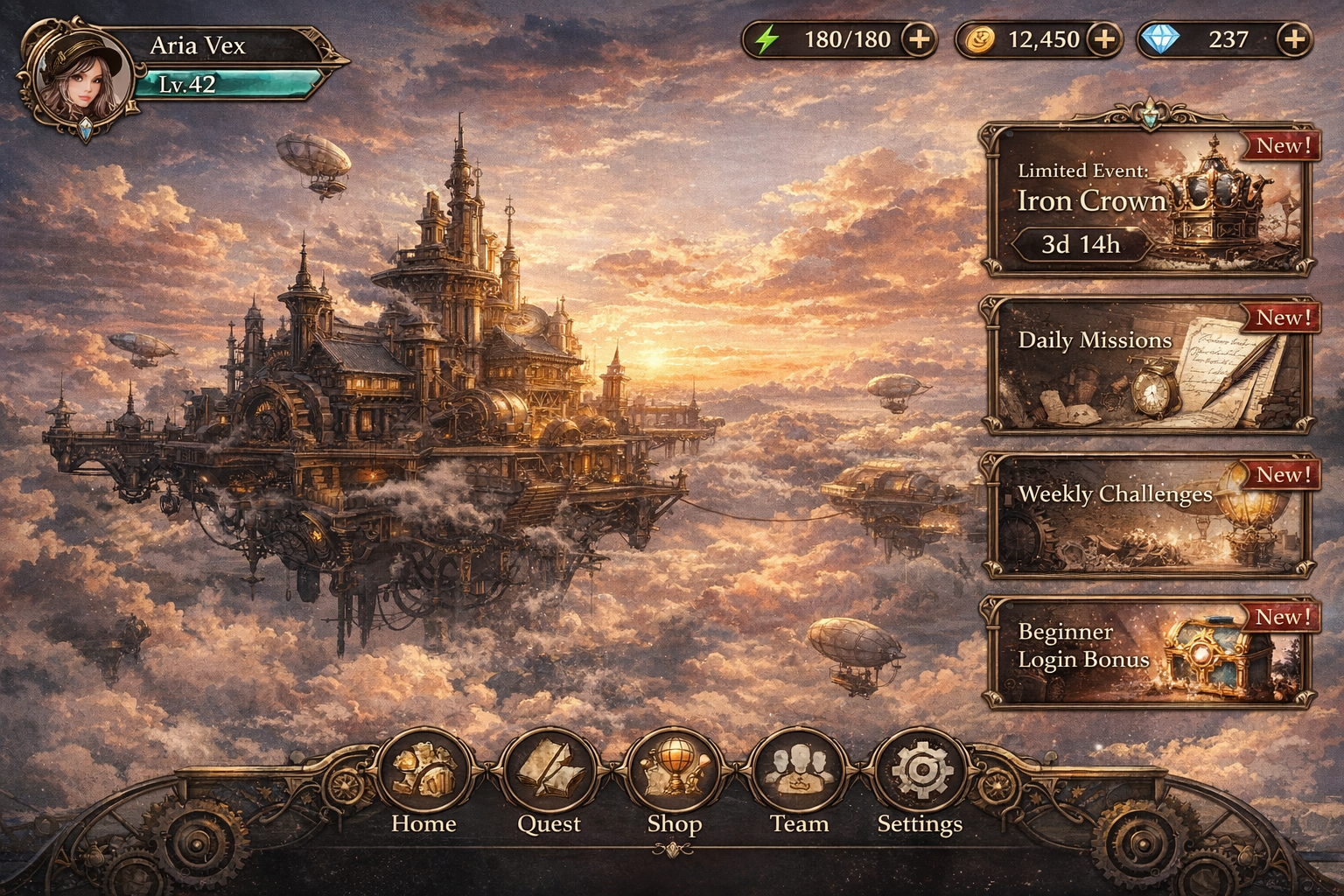
Task: Open the Team members icon
Action: [799, 773]
